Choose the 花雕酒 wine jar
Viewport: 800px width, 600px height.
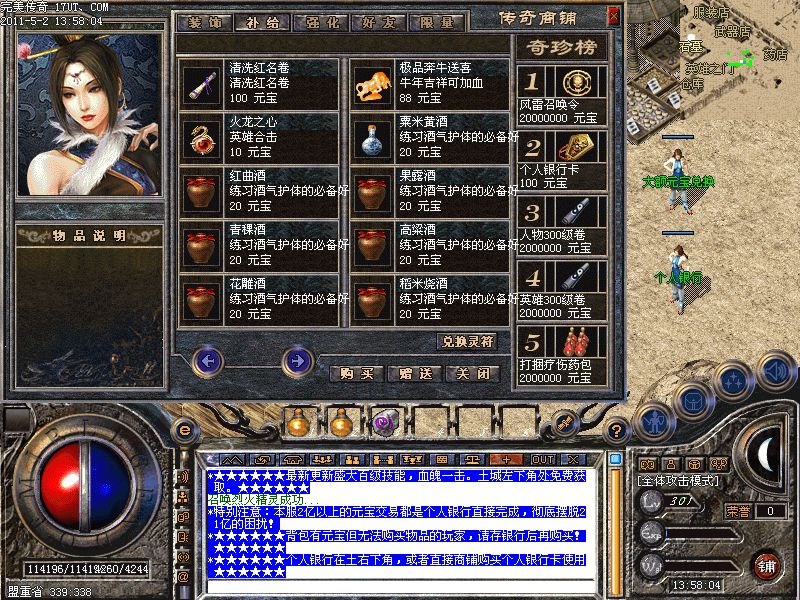click(203, 299)
